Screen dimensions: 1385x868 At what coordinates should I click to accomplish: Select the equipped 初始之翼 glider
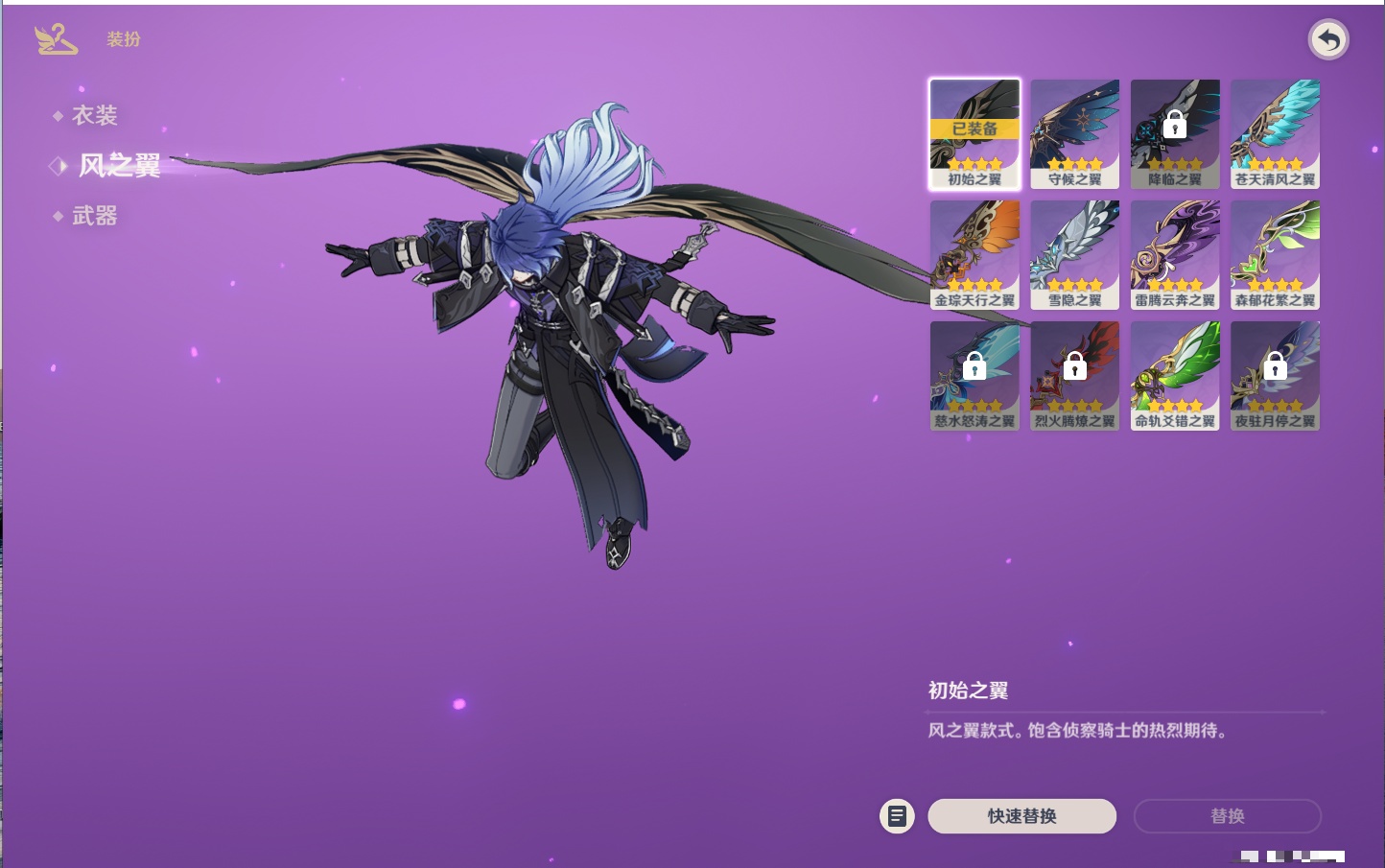[974, 134]
